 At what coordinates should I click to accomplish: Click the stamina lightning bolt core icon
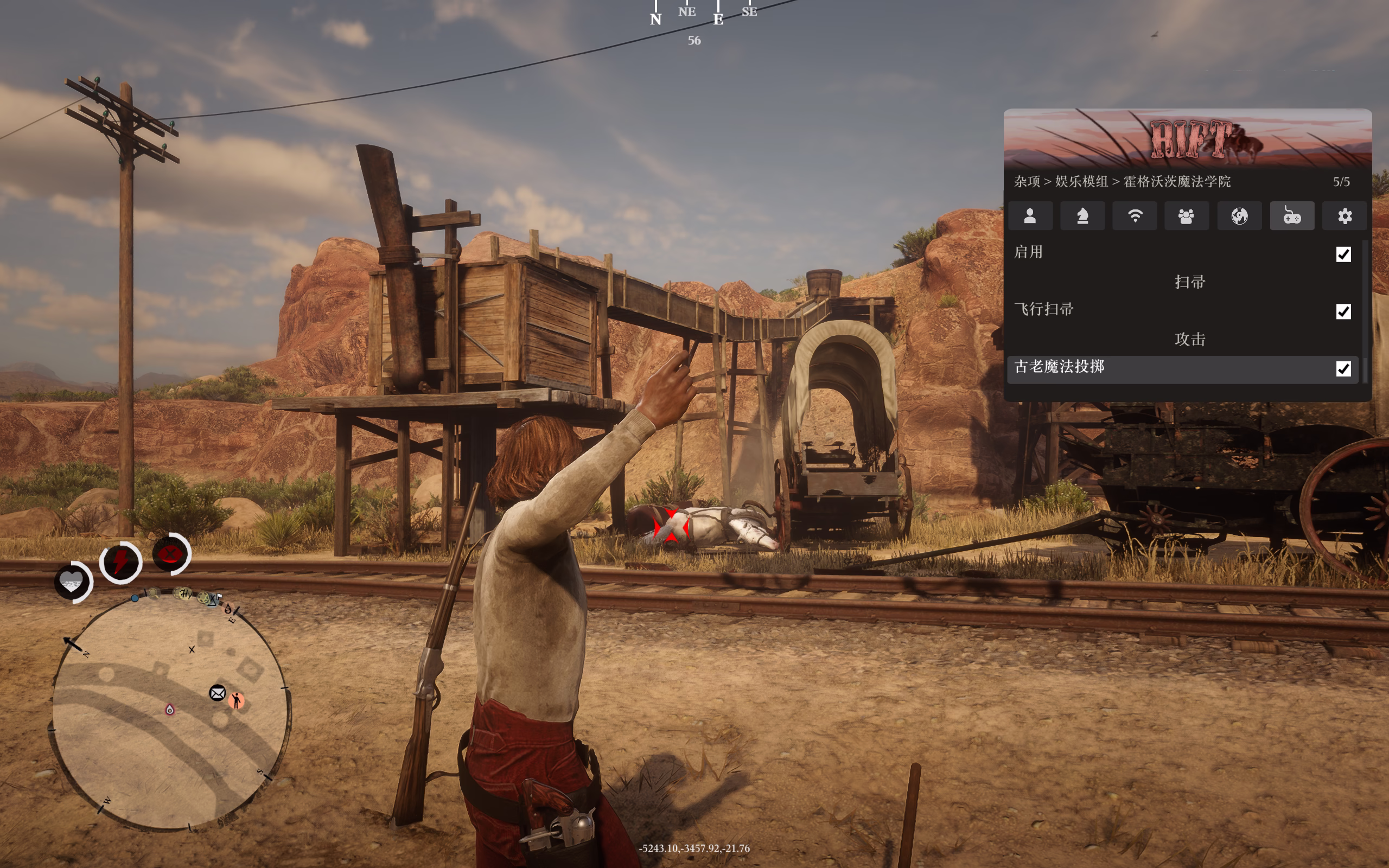(120, 561)
